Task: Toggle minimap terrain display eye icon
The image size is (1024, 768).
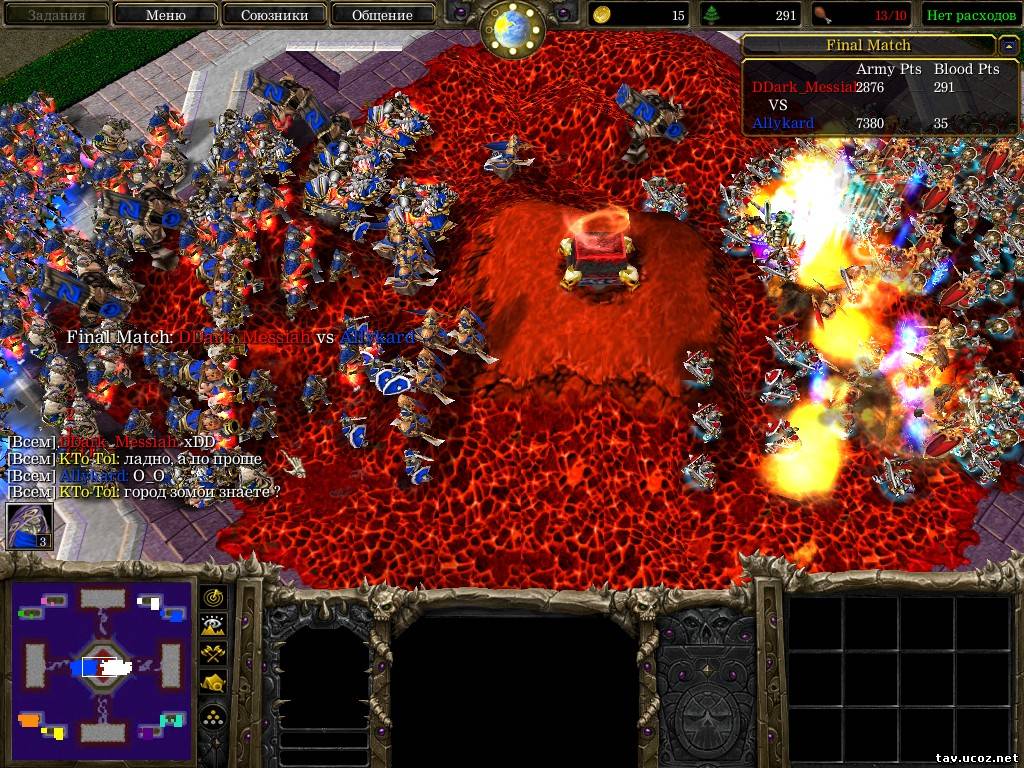Action: click(214, 626)
